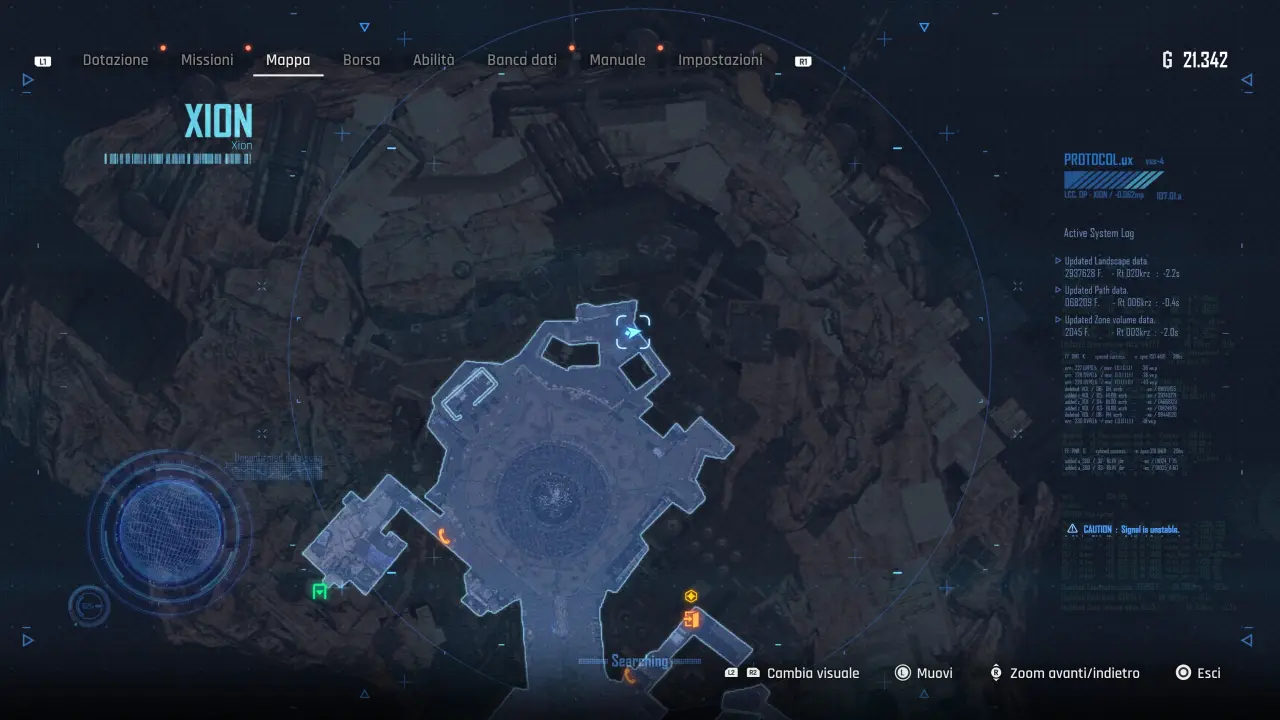This screenshot has width=1280, height=720.
Task: Open the Banca dati tab
Action: coord(522,60)
